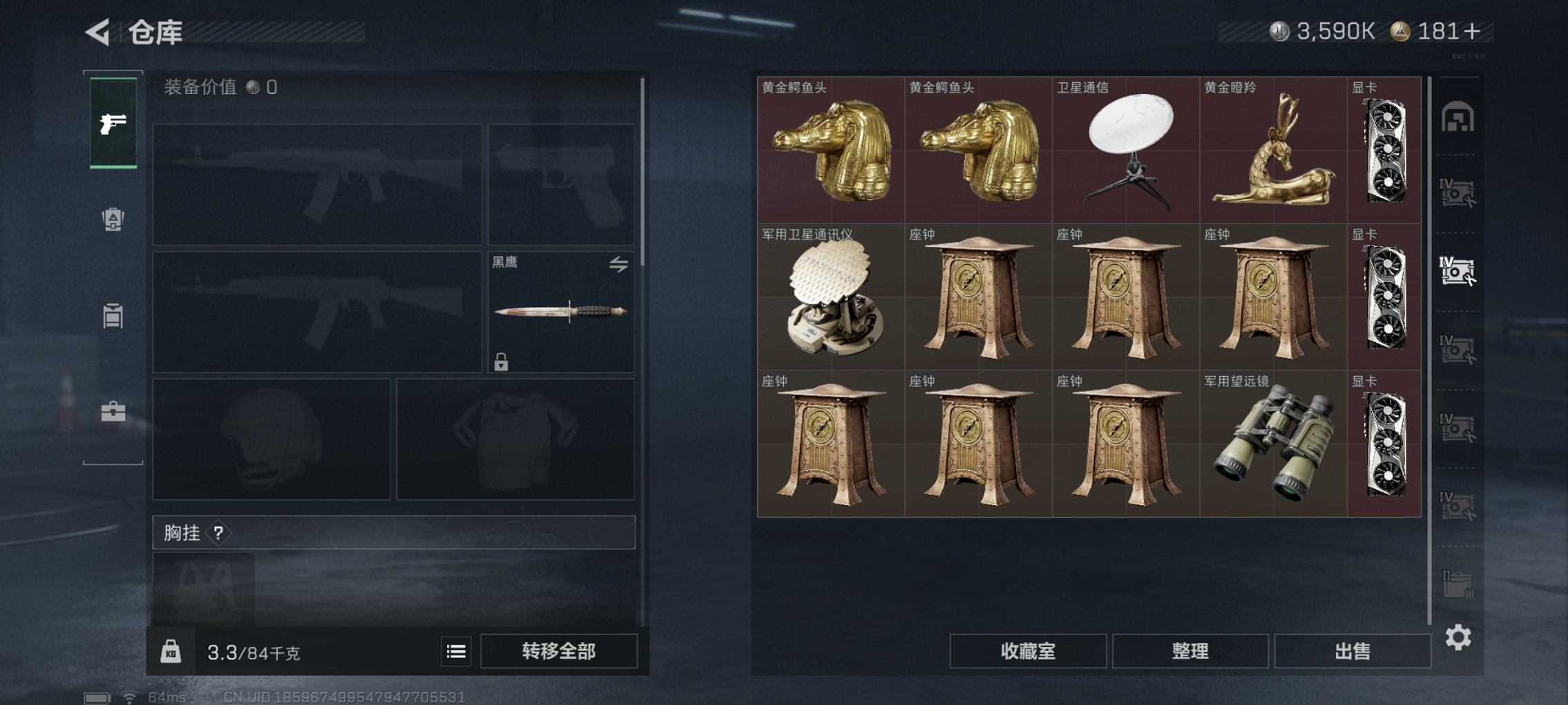Open the chest rig equipment slot icon
The height and width of the screenshot is (705, 1568).
218,534
